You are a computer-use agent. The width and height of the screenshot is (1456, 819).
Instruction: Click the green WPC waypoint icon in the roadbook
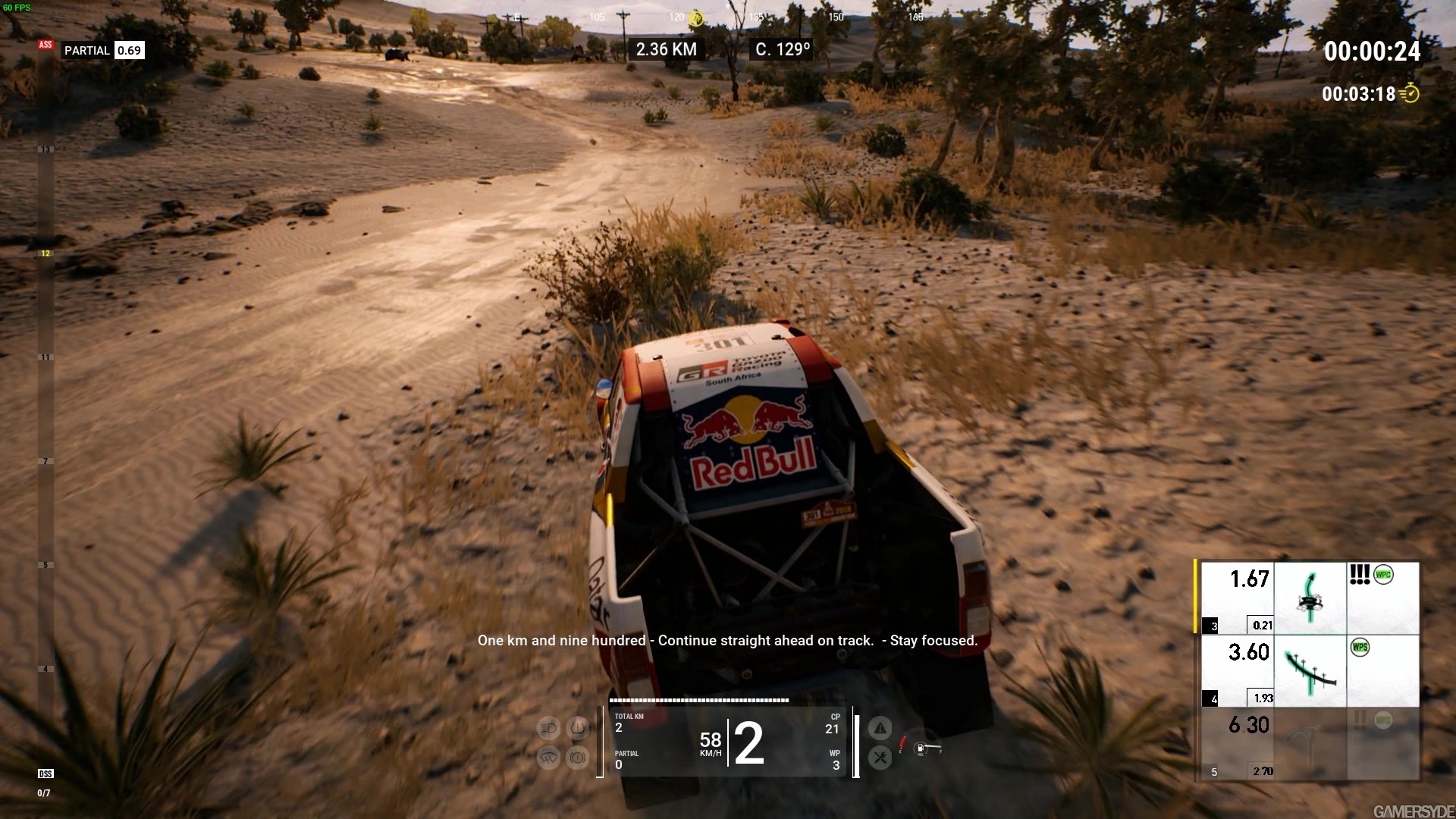click(x=1383, y=575)
